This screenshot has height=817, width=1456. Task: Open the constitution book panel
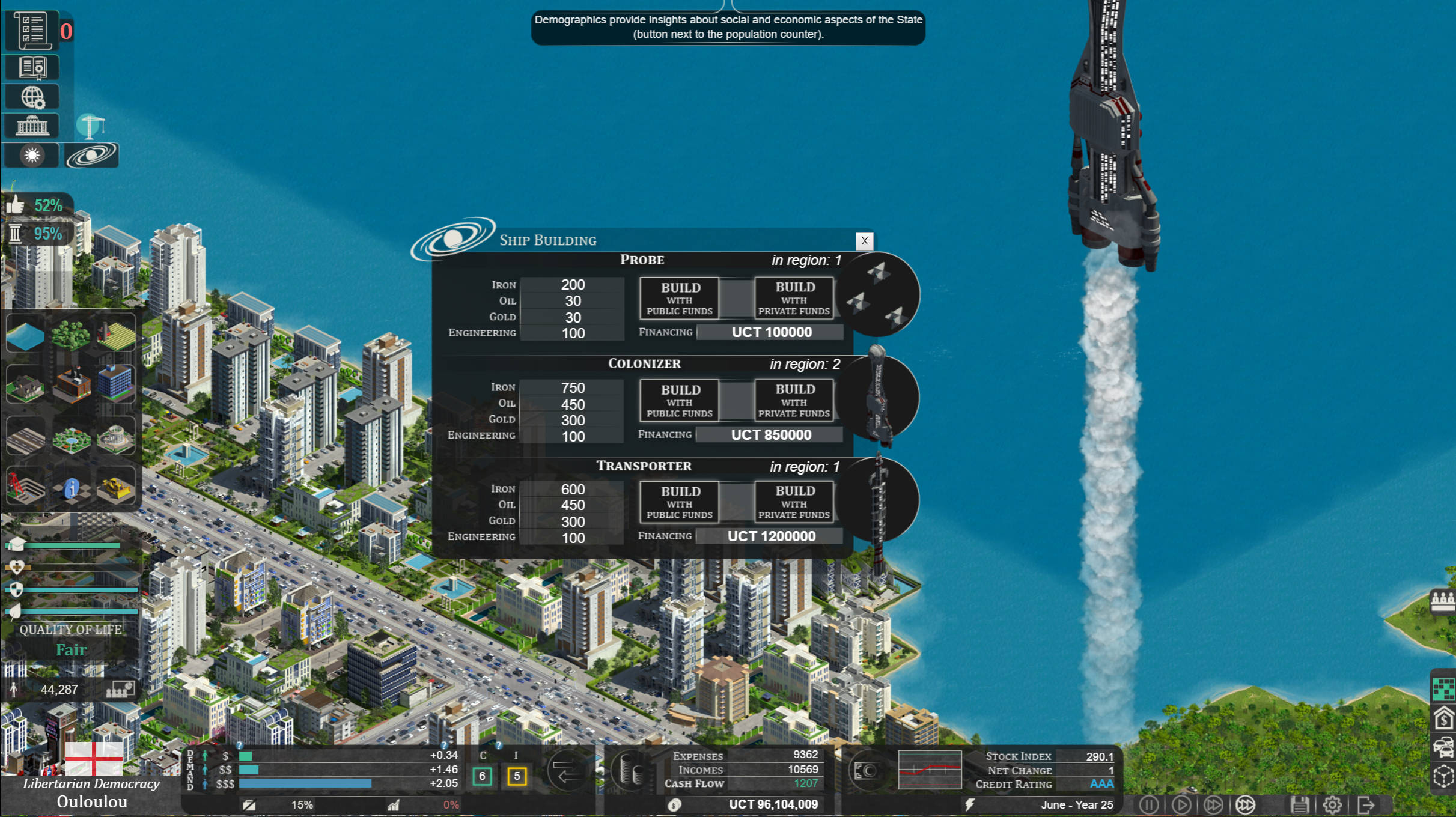tap(34, 67)
